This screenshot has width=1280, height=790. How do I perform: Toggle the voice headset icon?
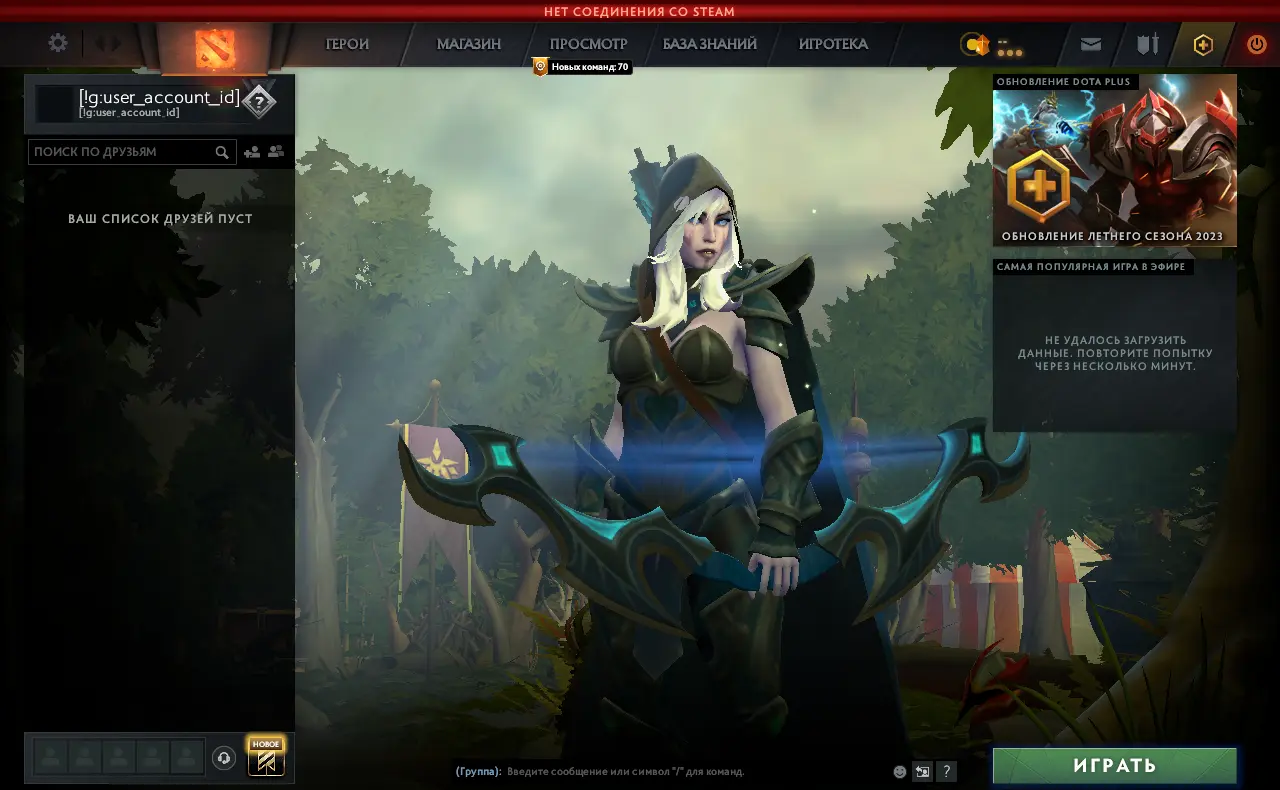click(224, 758)
